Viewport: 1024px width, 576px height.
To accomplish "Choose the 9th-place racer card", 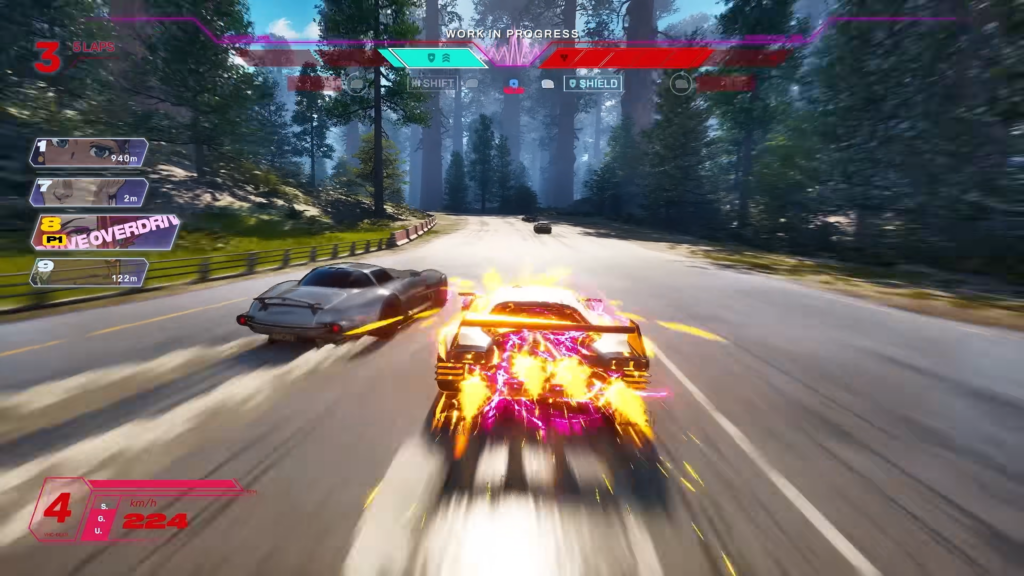I will pos(89,272).
